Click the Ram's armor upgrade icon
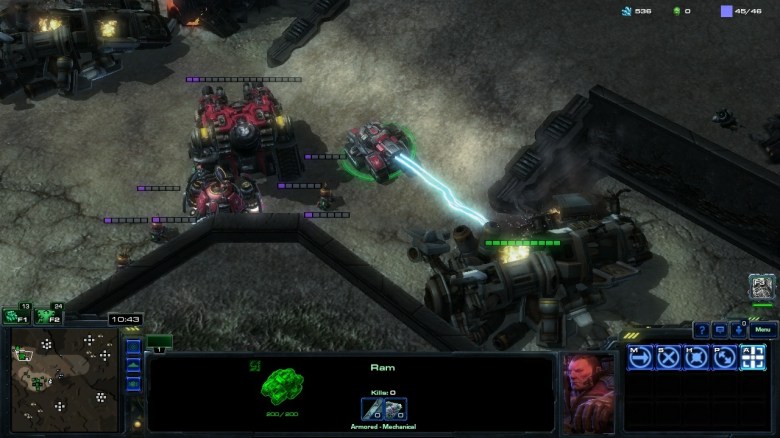 [395, 409]
